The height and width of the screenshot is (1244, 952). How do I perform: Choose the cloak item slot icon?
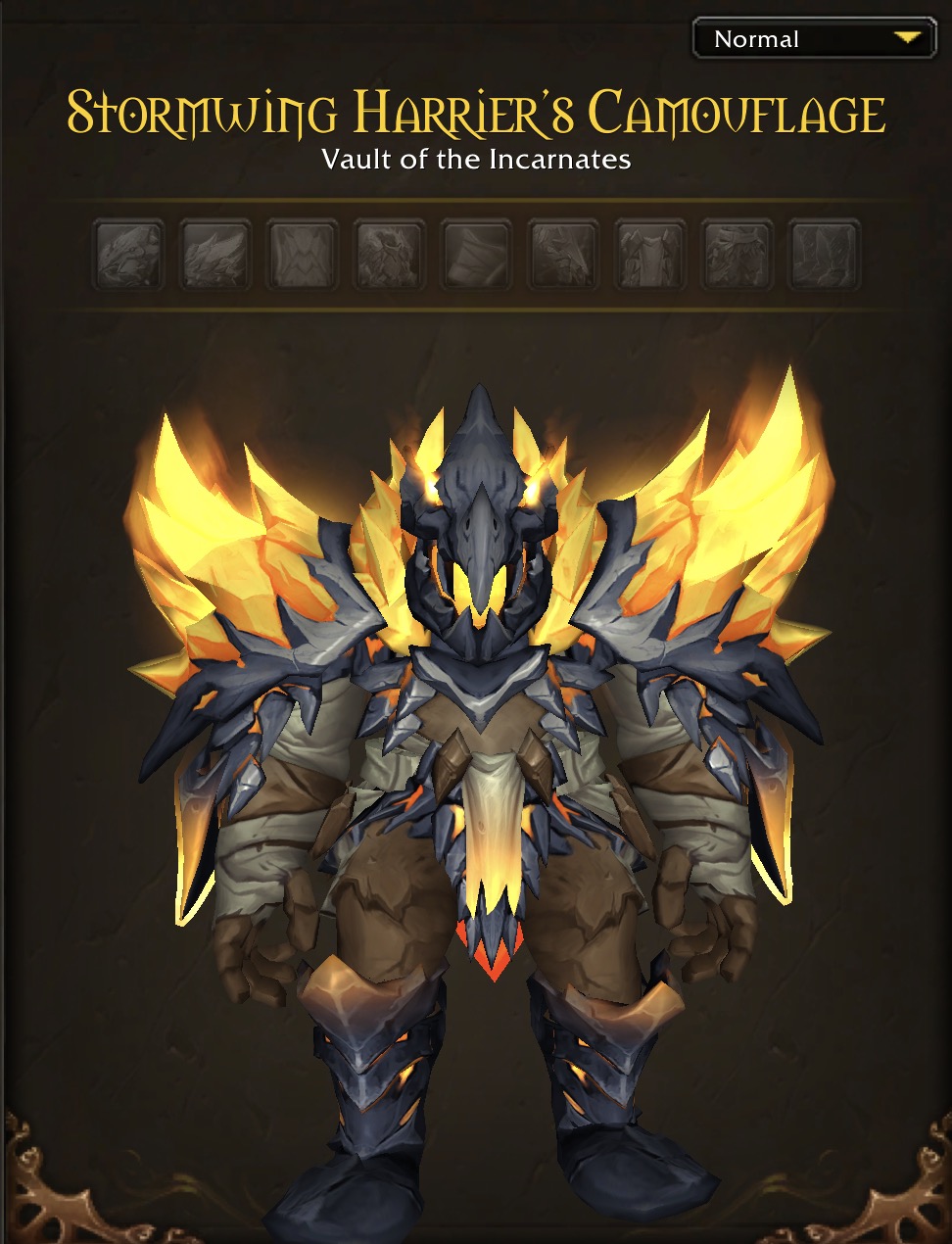pos(303,254)
